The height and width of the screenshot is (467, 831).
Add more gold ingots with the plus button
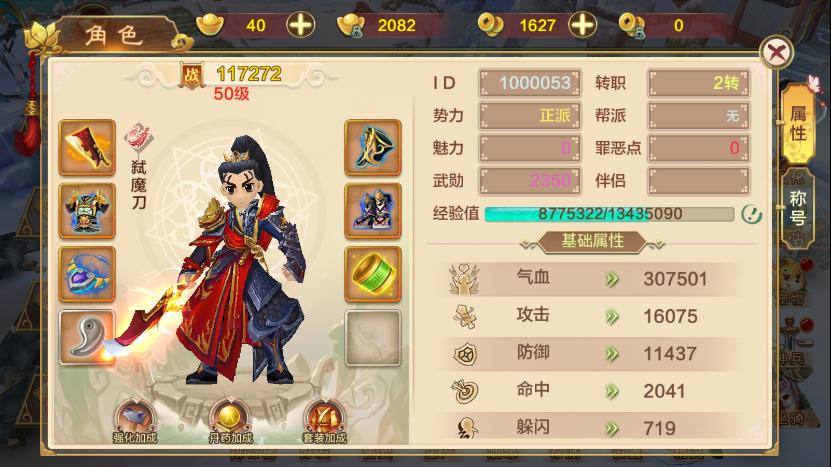(x=300, y=25)
